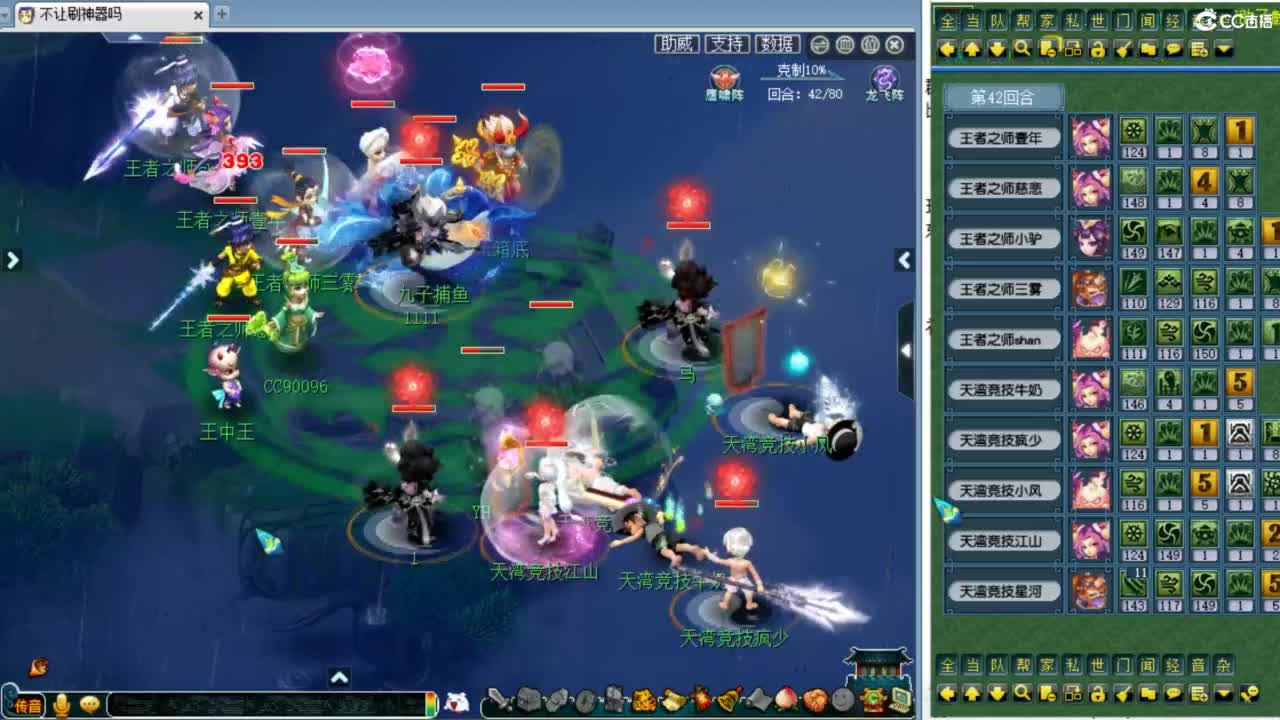The image size is (1280, 720).
Task: Toggle the emoji bubble next to the microphone
Action: tap(88, 702)
